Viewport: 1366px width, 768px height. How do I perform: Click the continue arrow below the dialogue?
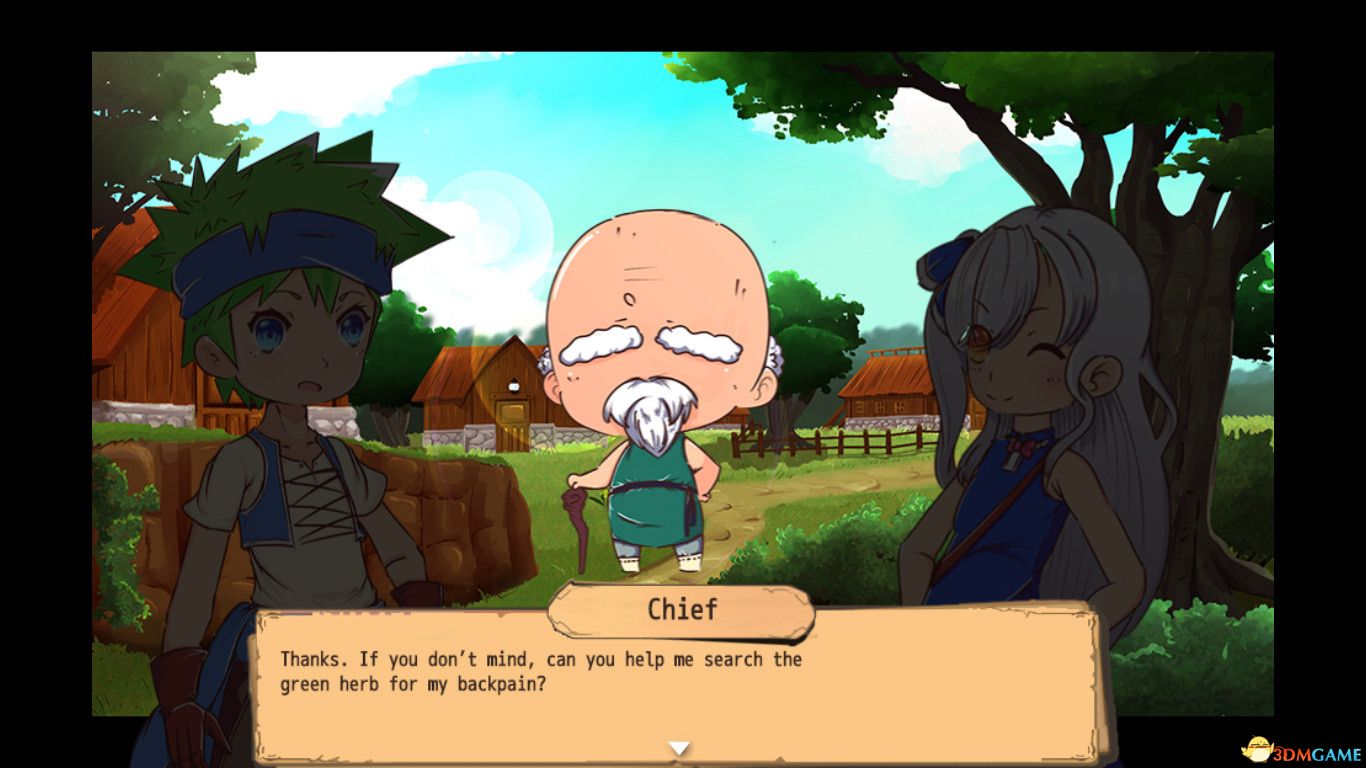pyautogui.click(x=680, y=745)
